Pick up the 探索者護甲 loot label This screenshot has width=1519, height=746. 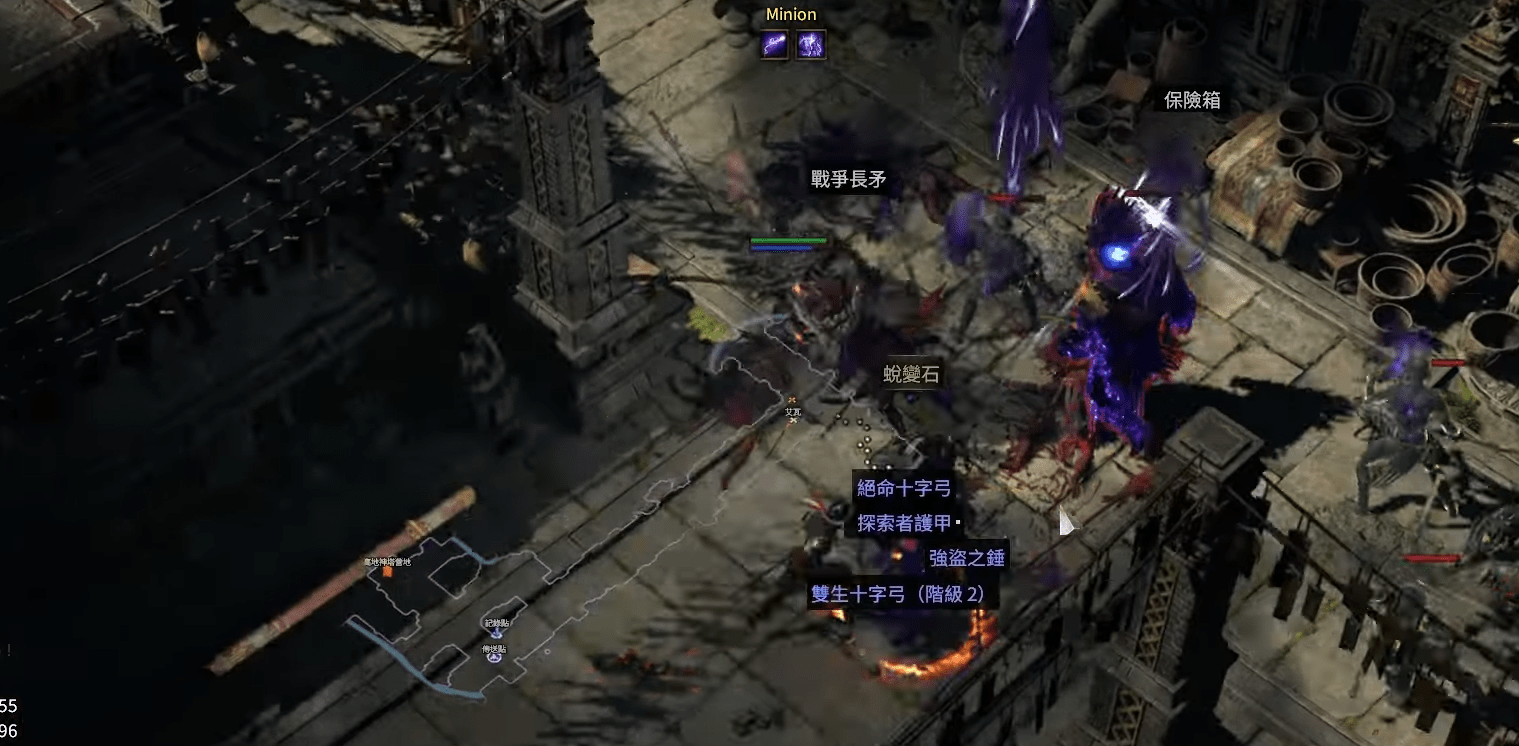tap(905, 523)
